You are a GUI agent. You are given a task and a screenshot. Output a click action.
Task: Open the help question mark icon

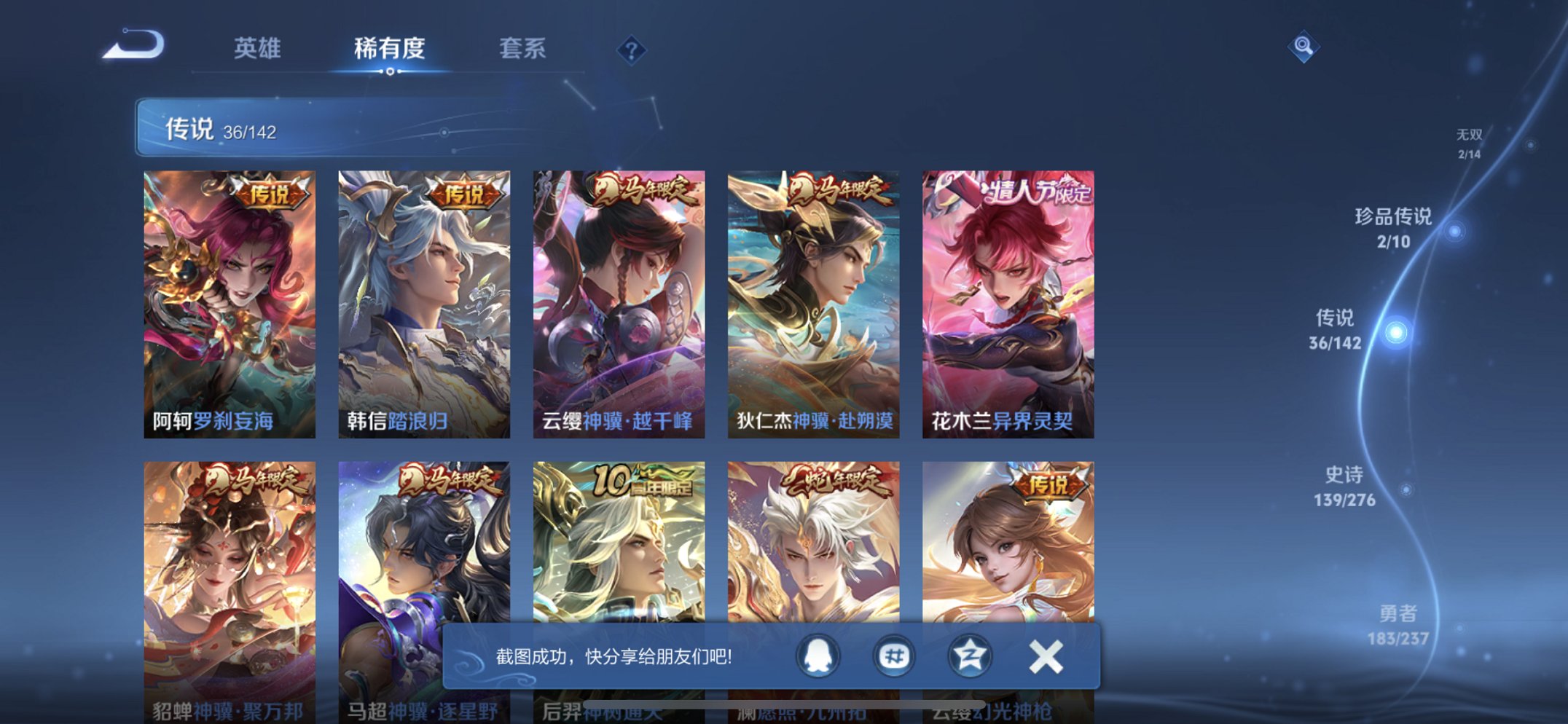pos(632,49)
